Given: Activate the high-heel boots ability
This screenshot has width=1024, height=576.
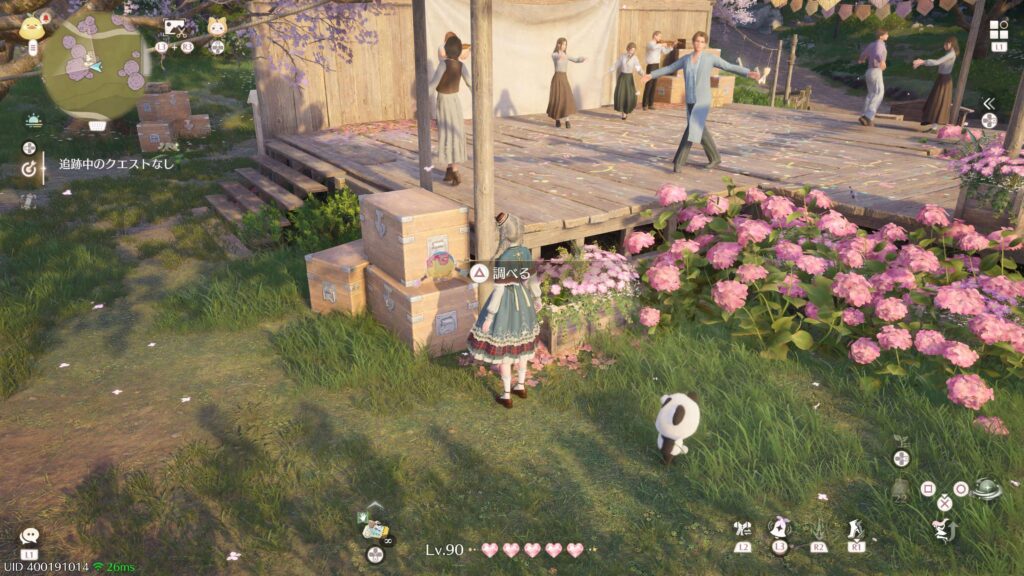Looking at the screenshot, I should [855, 529].
